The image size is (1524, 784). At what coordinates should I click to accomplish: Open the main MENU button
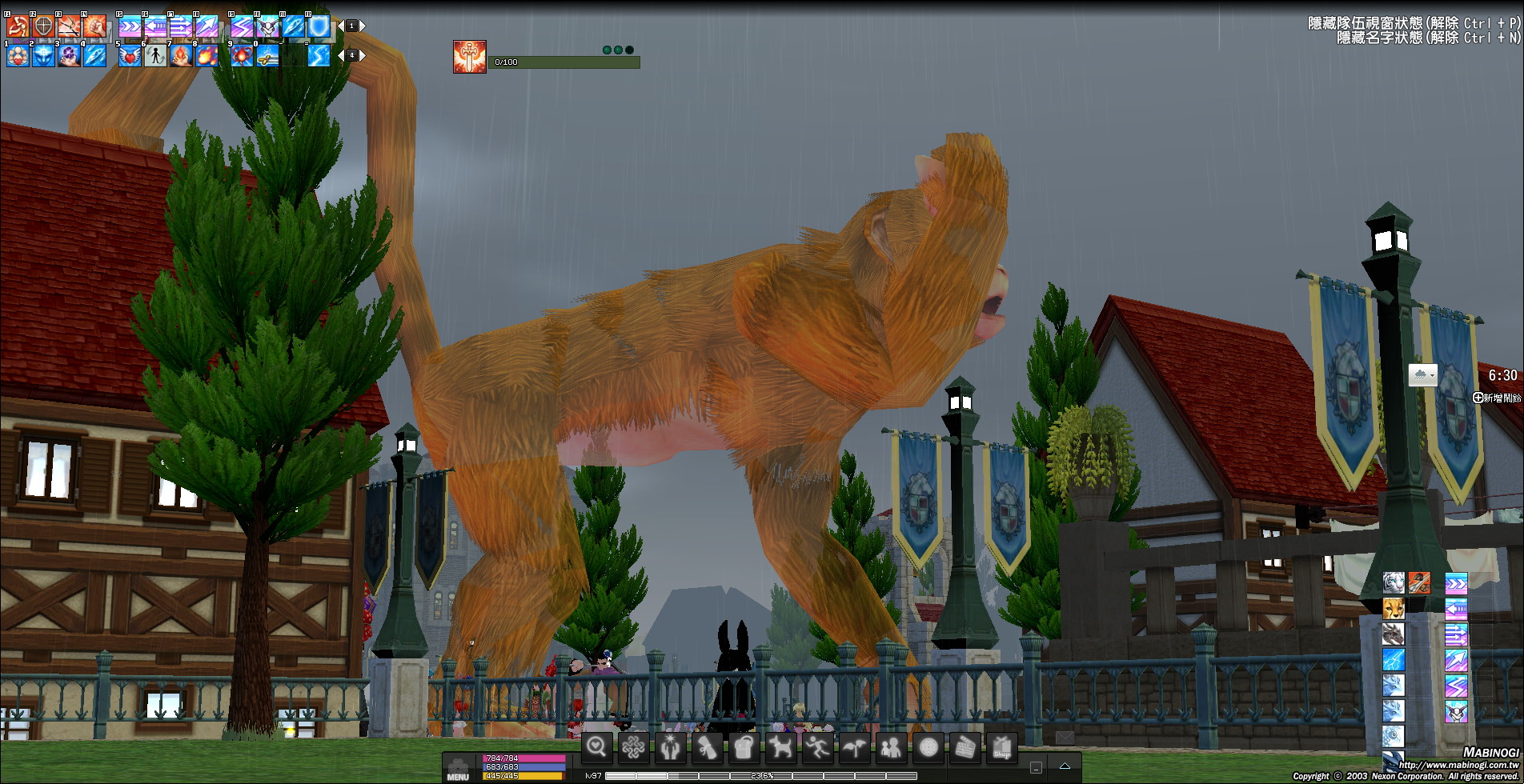458,770
